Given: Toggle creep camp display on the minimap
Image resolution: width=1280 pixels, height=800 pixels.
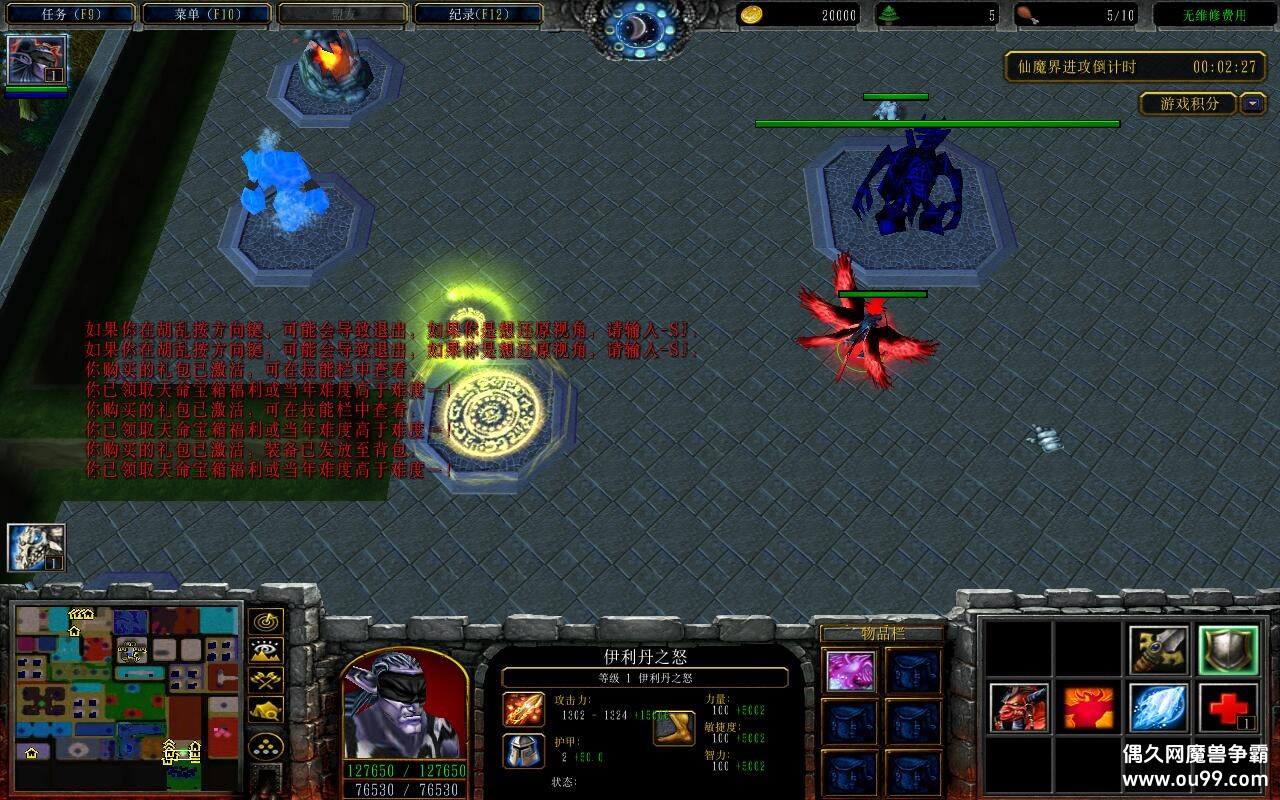Looking at the screenshot, I should coord(265,710).
